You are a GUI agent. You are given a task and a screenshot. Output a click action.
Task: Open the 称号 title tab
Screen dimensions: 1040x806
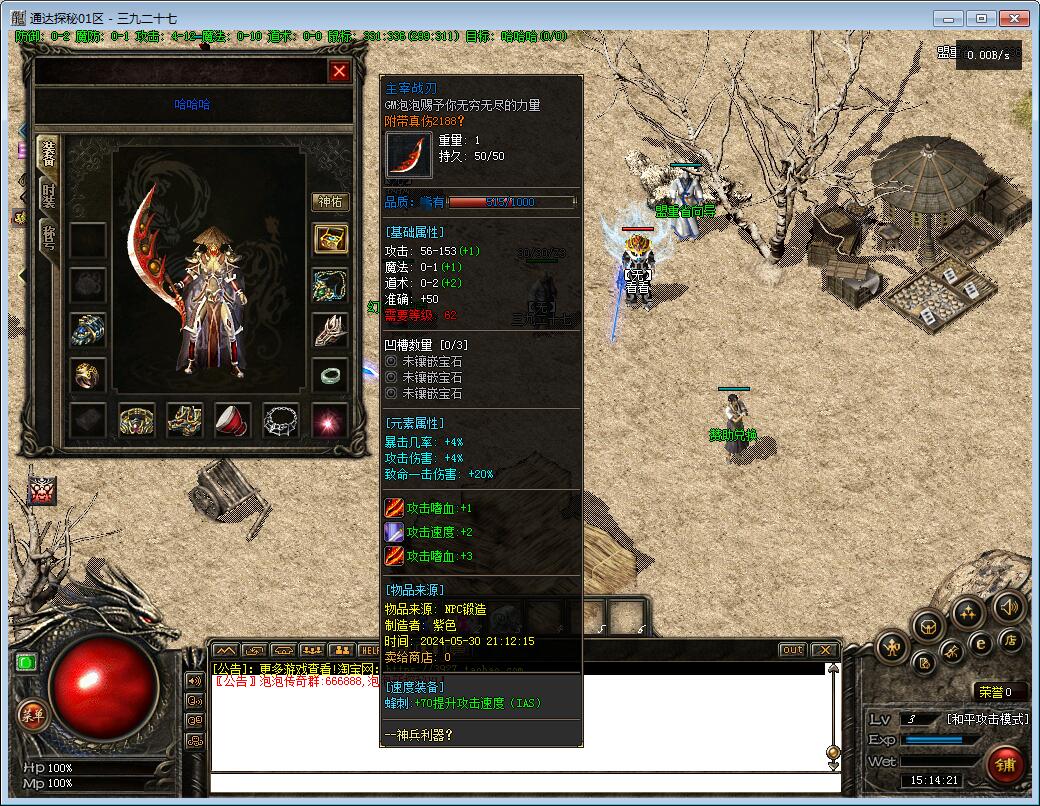(x=48, y=238)
